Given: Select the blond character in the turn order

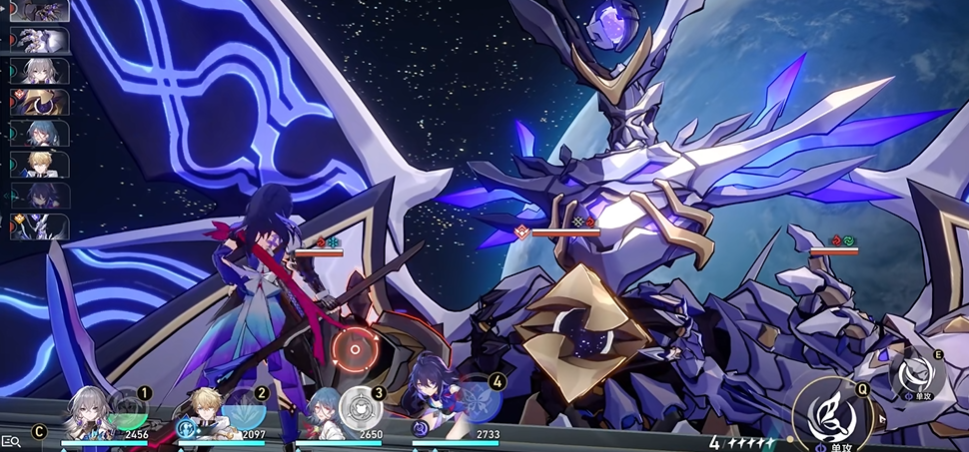Looking at the screenshot, I should click(x=40, y=163).
